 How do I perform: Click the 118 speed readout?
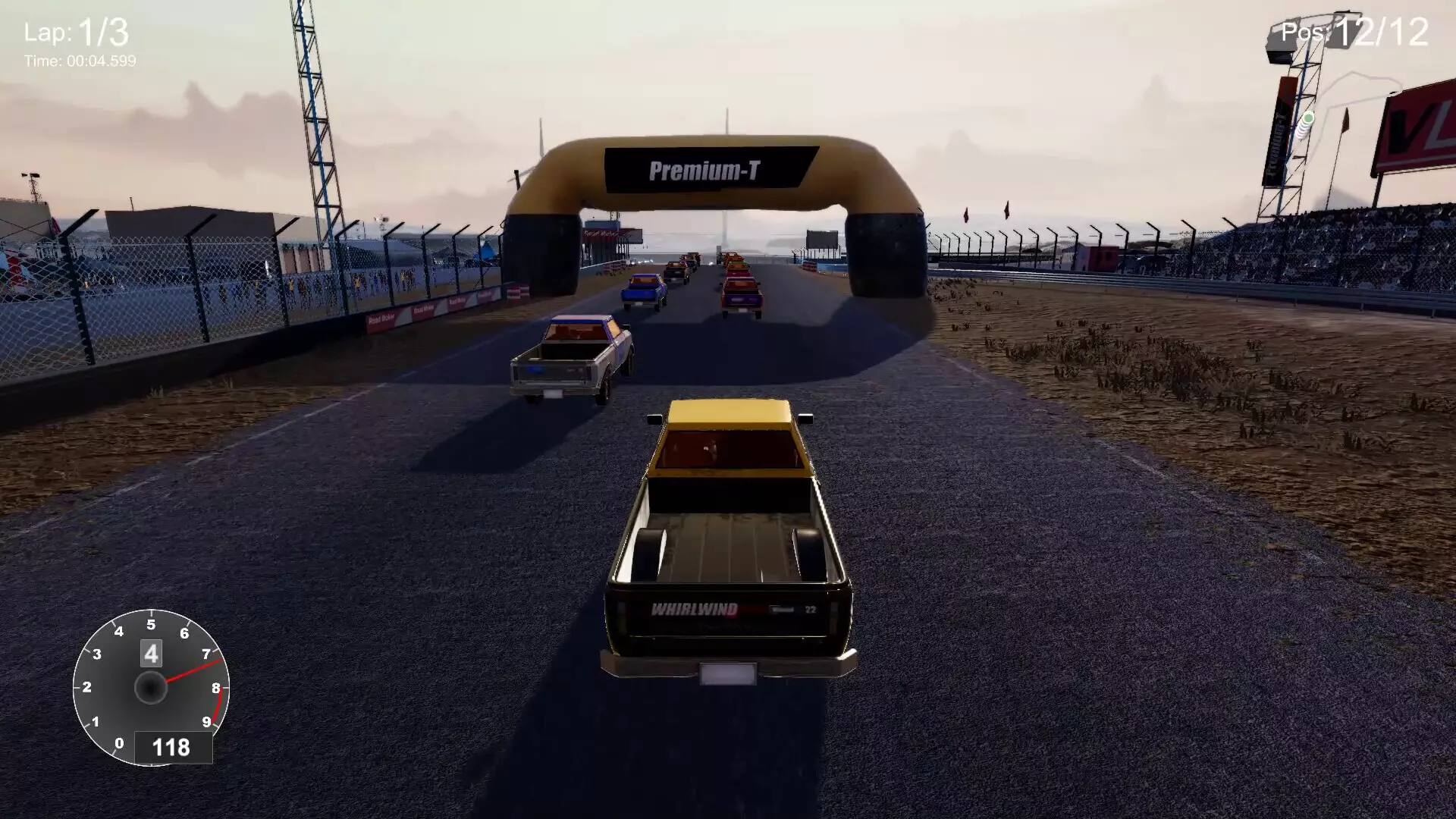click(x=172, y=748)
